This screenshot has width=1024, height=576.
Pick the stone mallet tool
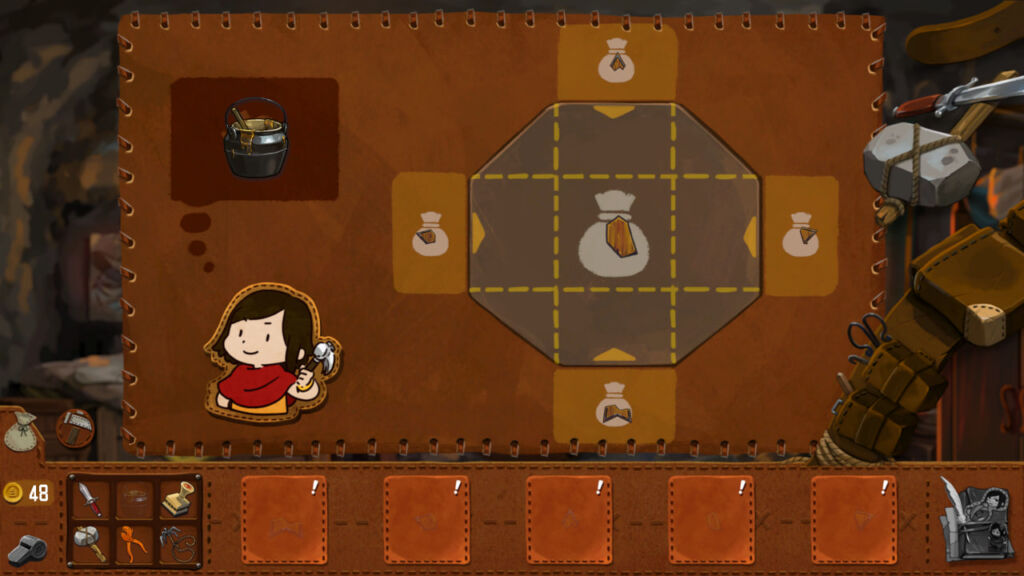point(90,542)
